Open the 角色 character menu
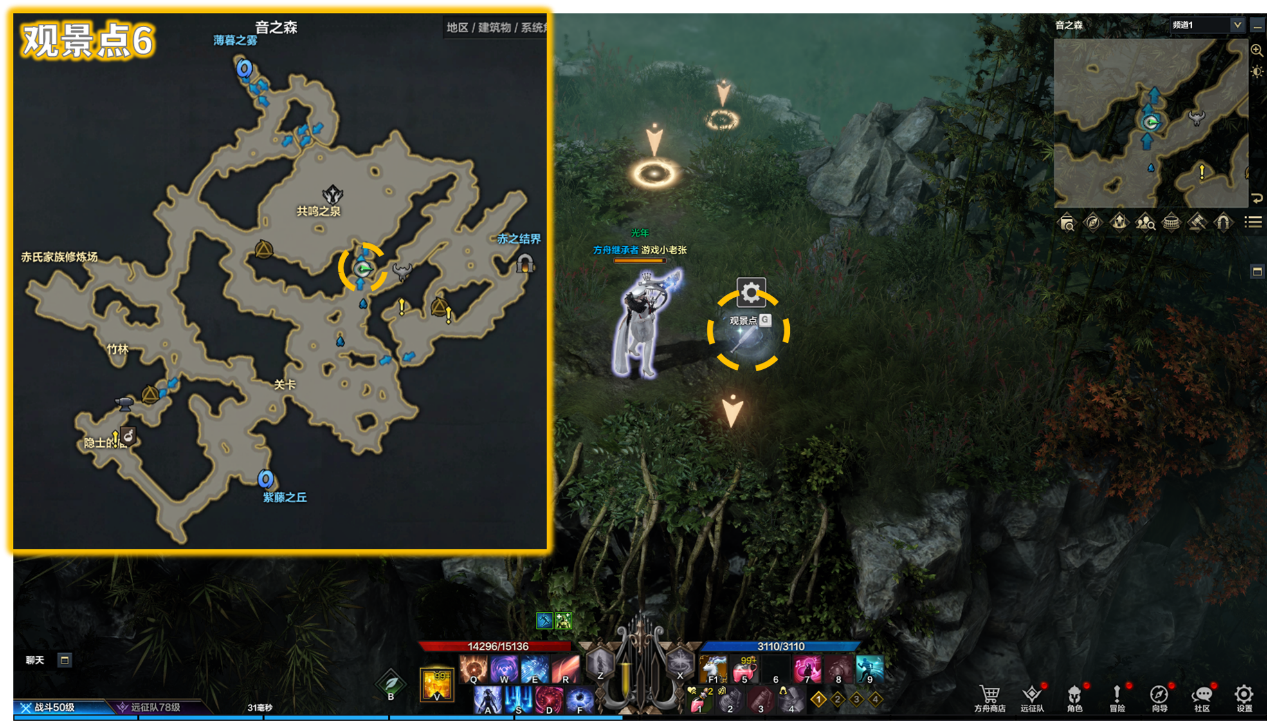This screenshot has width=1267, height=721. coord(1075,695)
